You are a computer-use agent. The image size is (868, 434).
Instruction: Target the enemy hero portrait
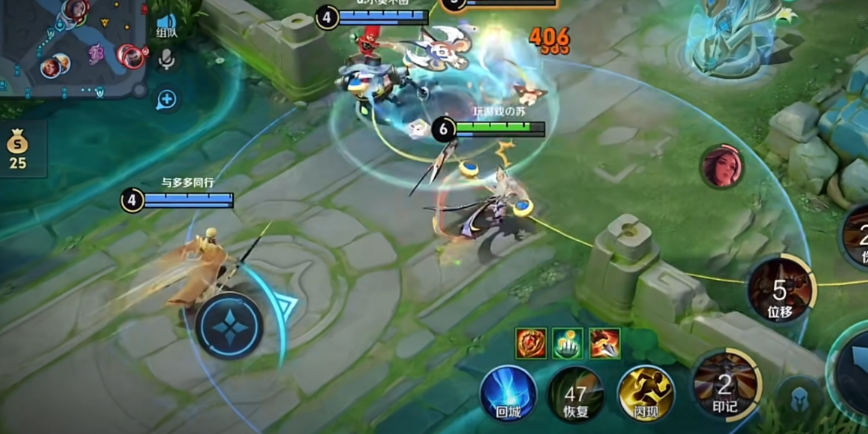pos(720,166)
